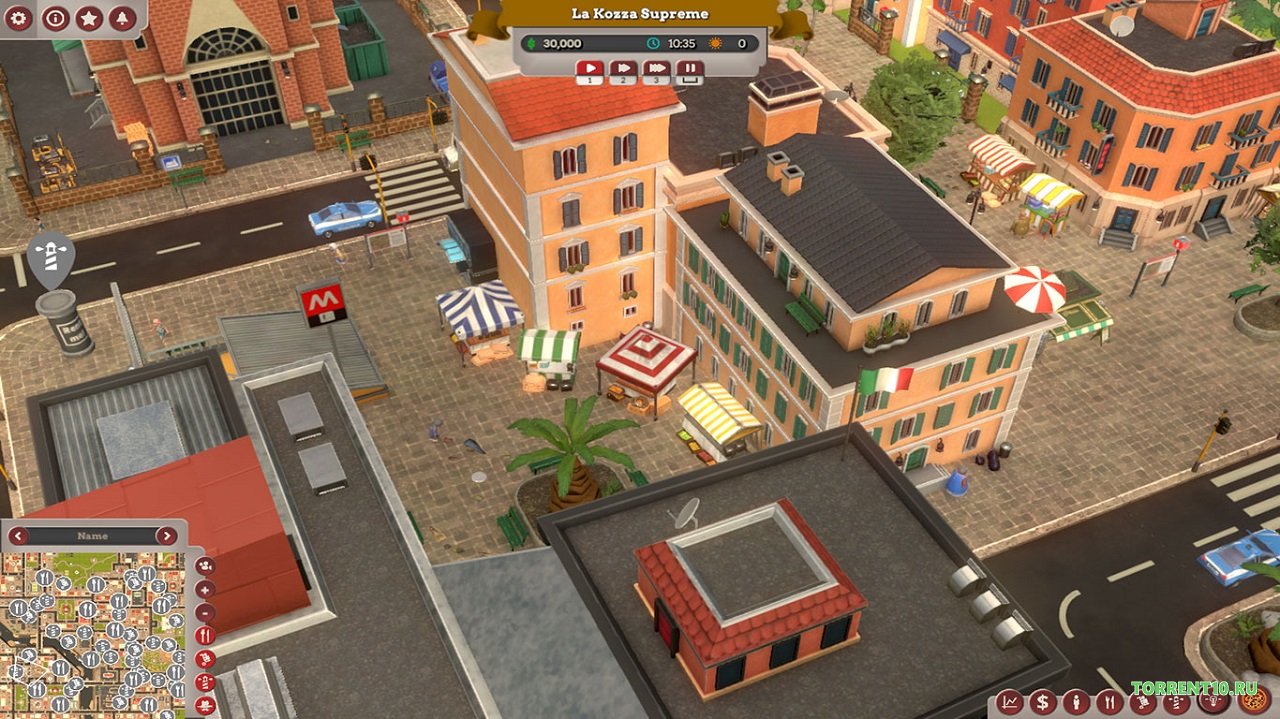Click the info circle button
Screen dimensions: 1280x719
(55, 17)
